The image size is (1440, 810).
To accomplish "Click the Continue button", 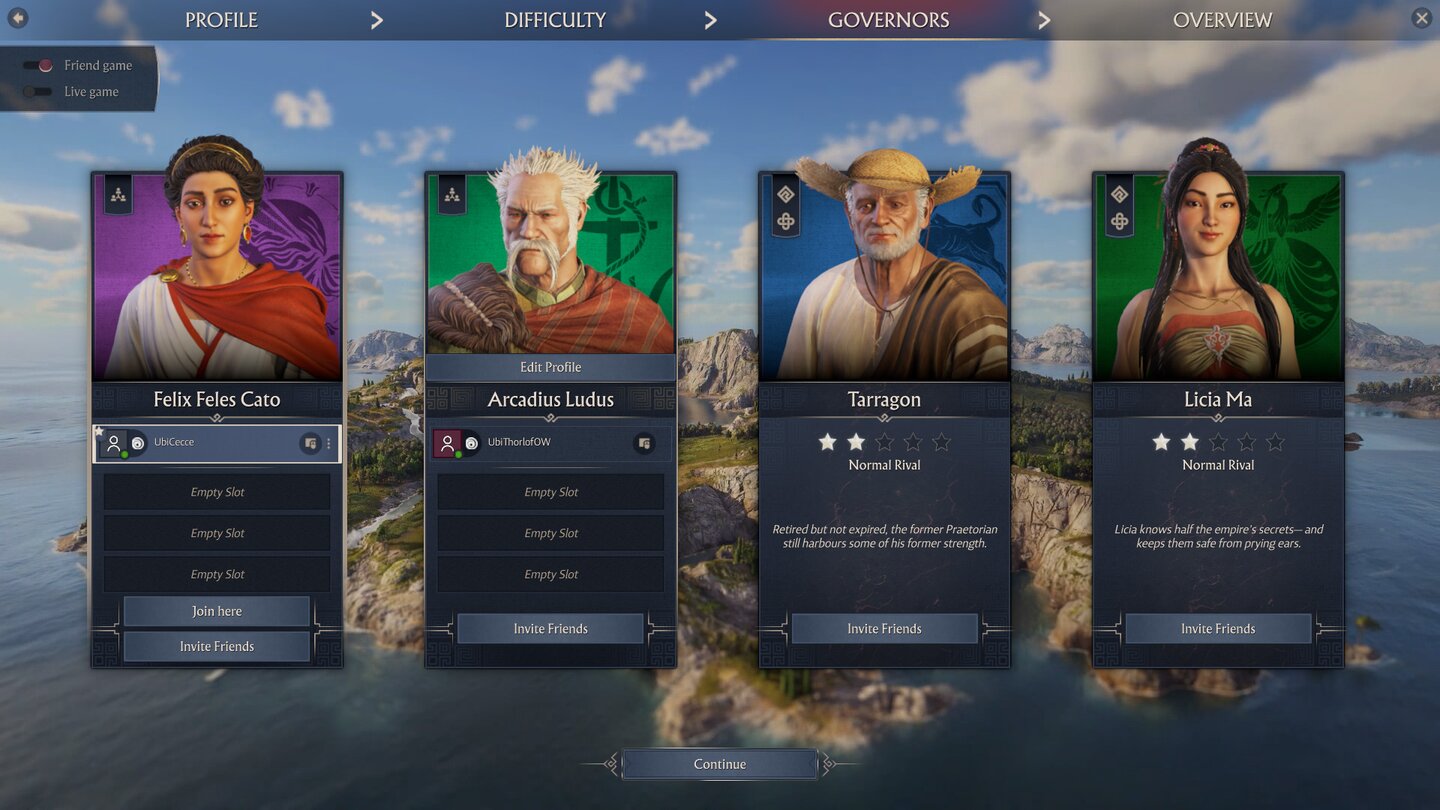I will tap(720, 764).
